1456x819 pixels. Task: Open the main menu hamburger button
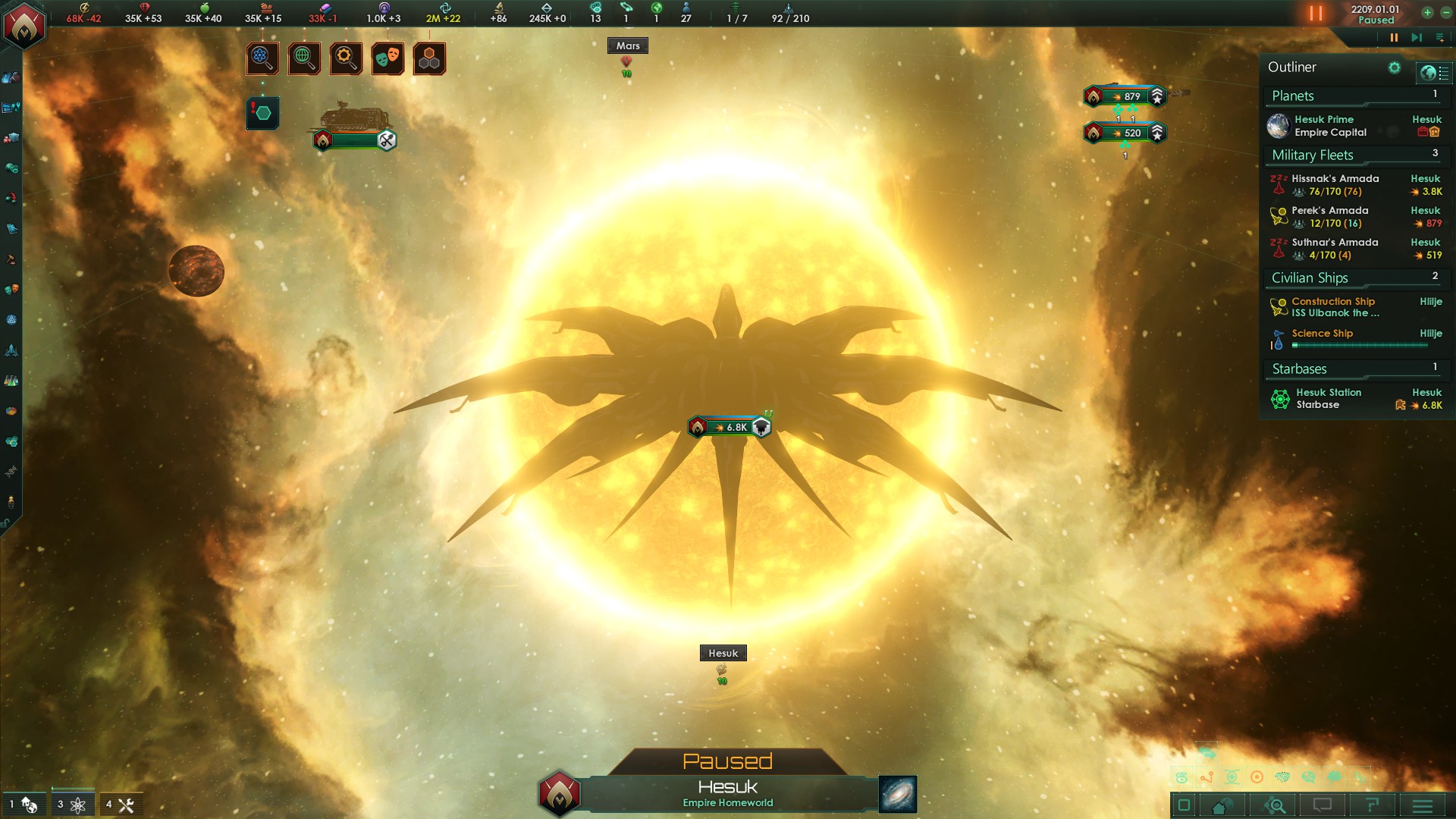point(1423,805)
